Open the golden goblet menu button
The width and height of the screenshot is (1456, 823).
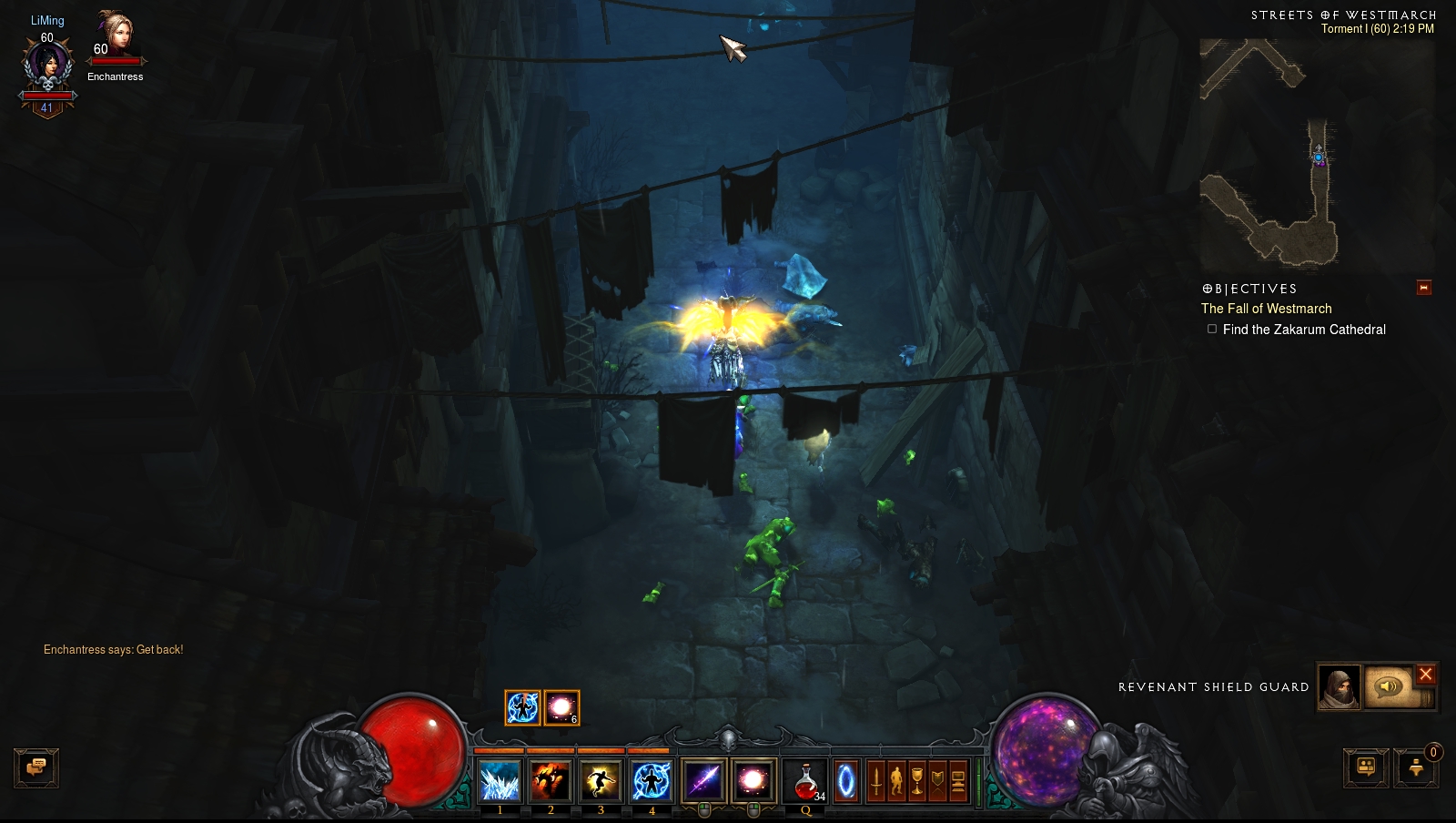point(917,781)
